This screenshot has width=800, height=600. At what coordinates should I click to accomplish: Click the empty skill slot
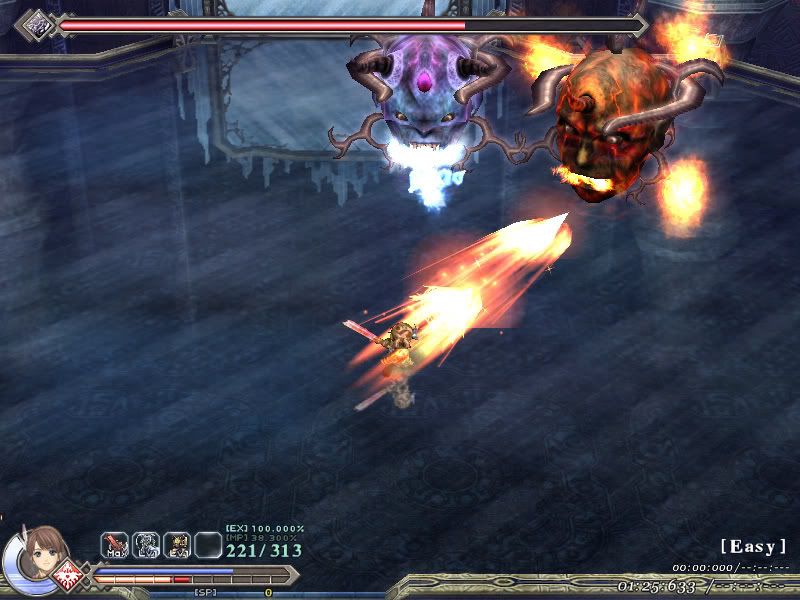pos(208,544)
